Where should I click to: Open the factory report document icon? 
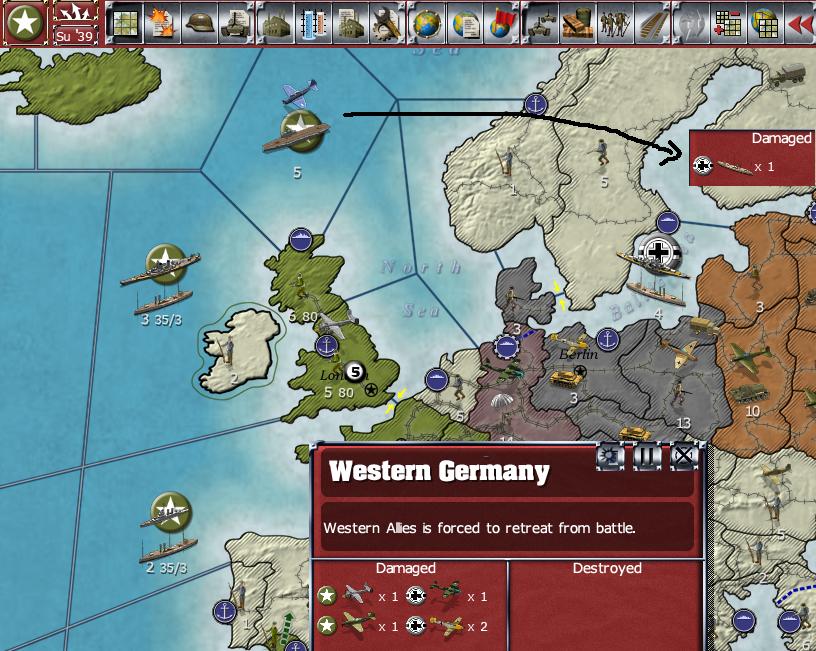click(349, 23)
